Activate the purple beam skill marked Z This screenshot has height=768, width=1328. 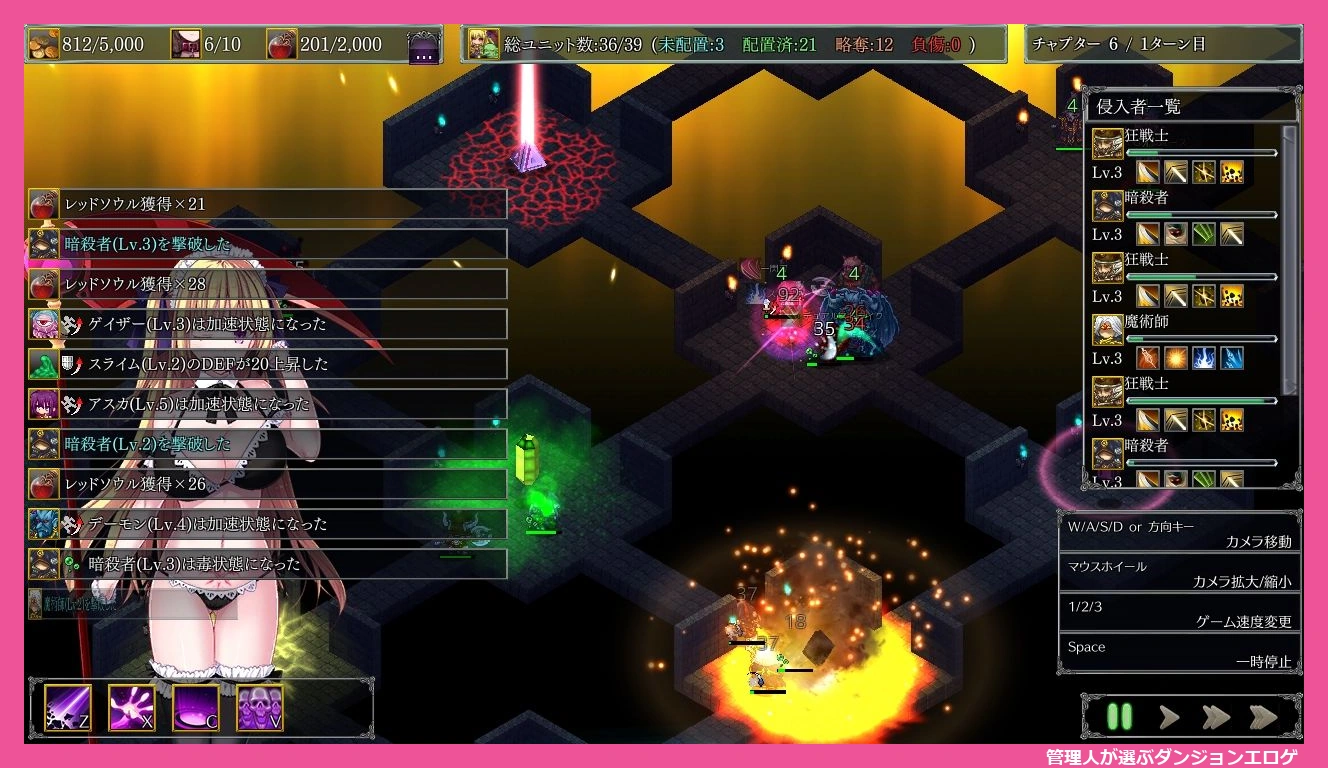pyautogui.click(x=68, y=708)
